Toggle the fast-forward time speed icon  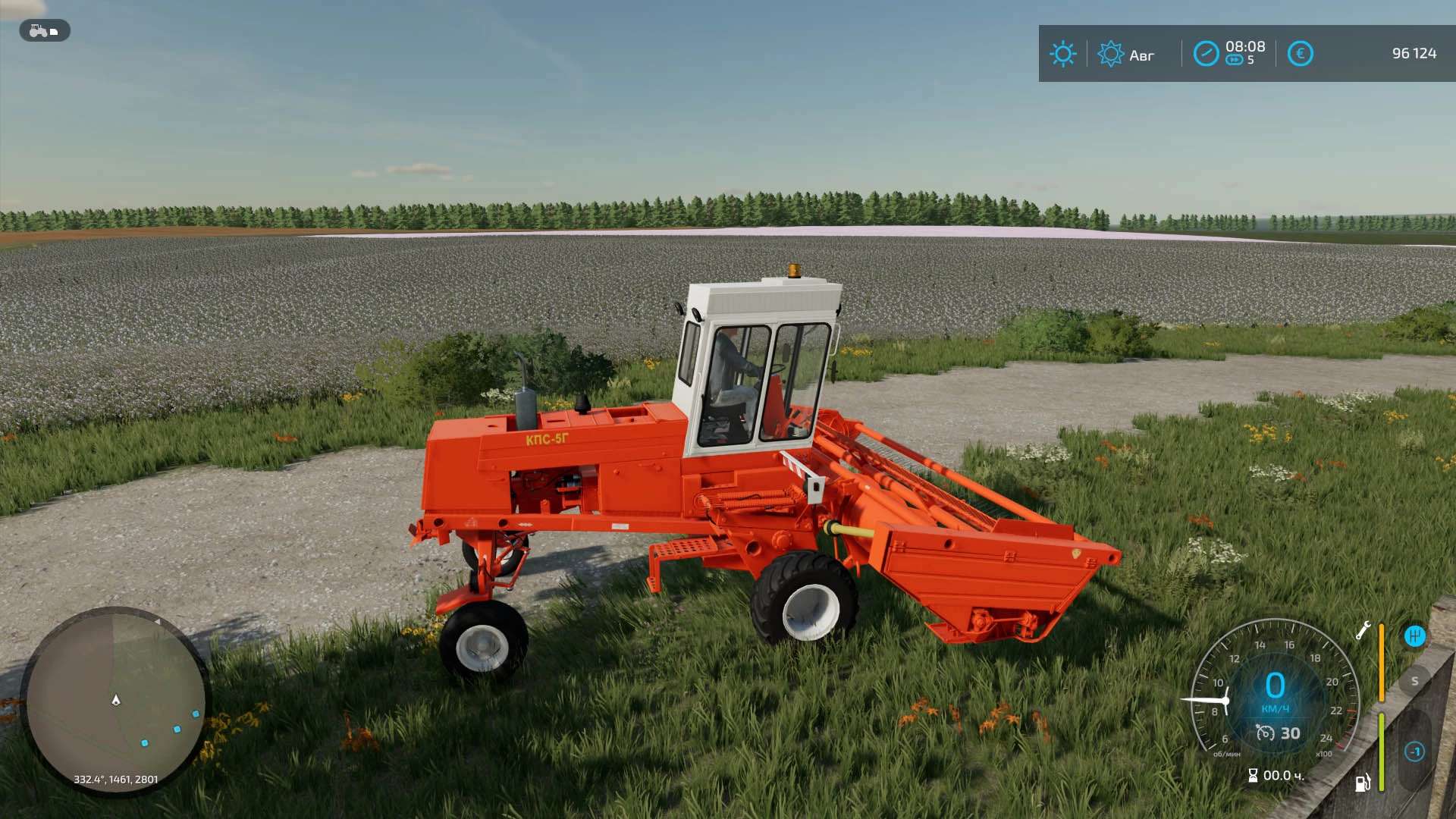click(x=1235, y=61)
